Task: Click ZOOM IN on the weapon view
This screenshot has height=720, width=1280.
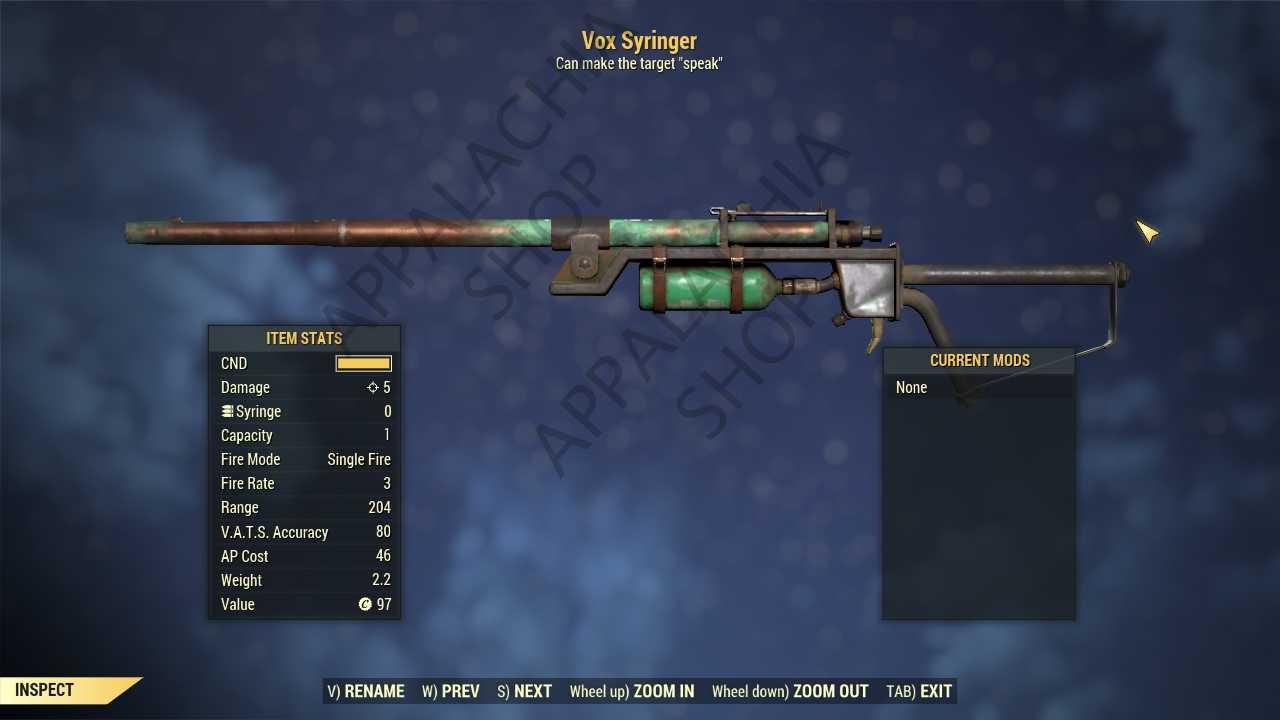Action: (x=631, y=691)
